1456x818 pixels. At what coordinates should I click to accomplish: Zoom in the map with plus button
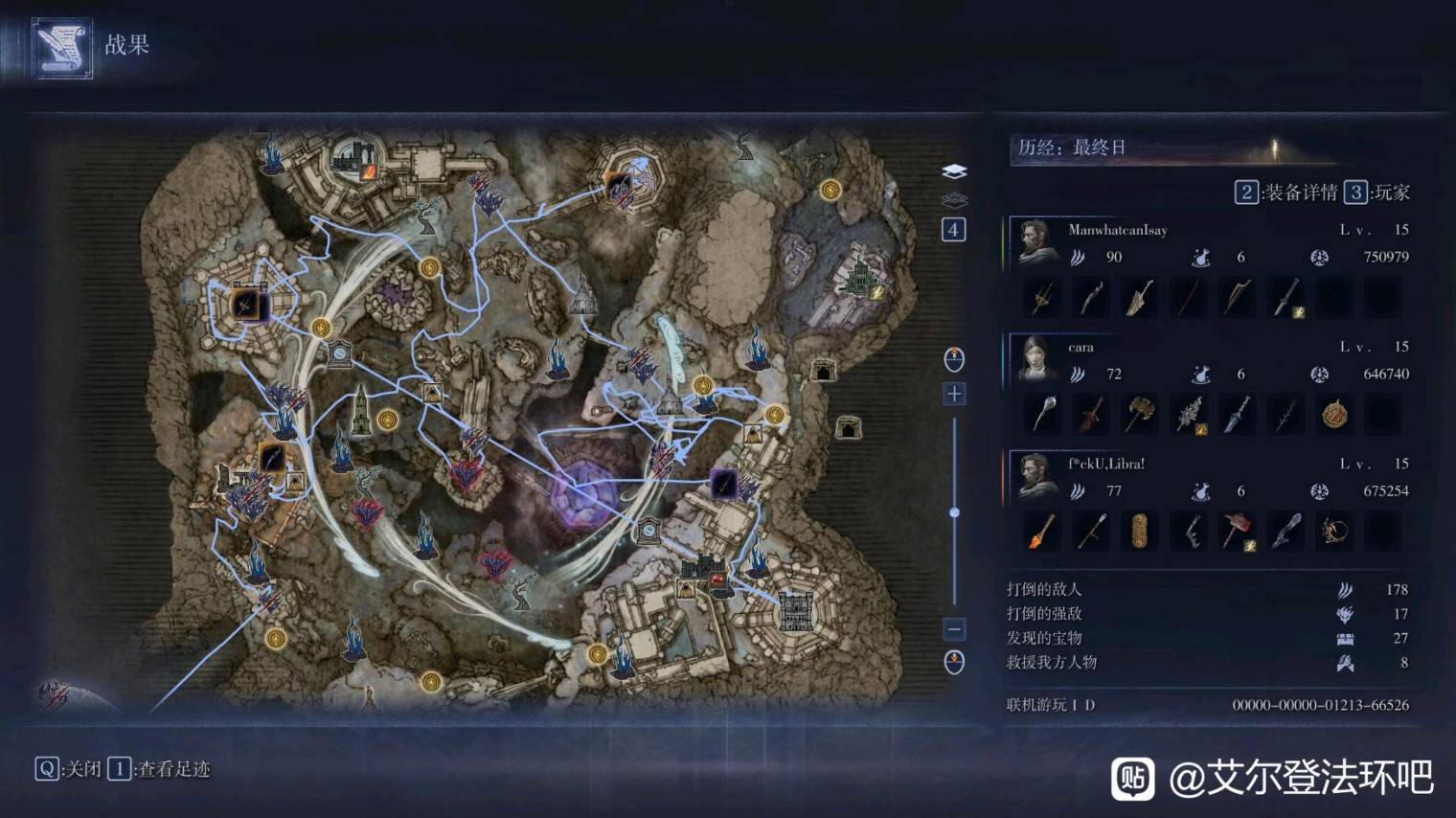pos(954,394)
